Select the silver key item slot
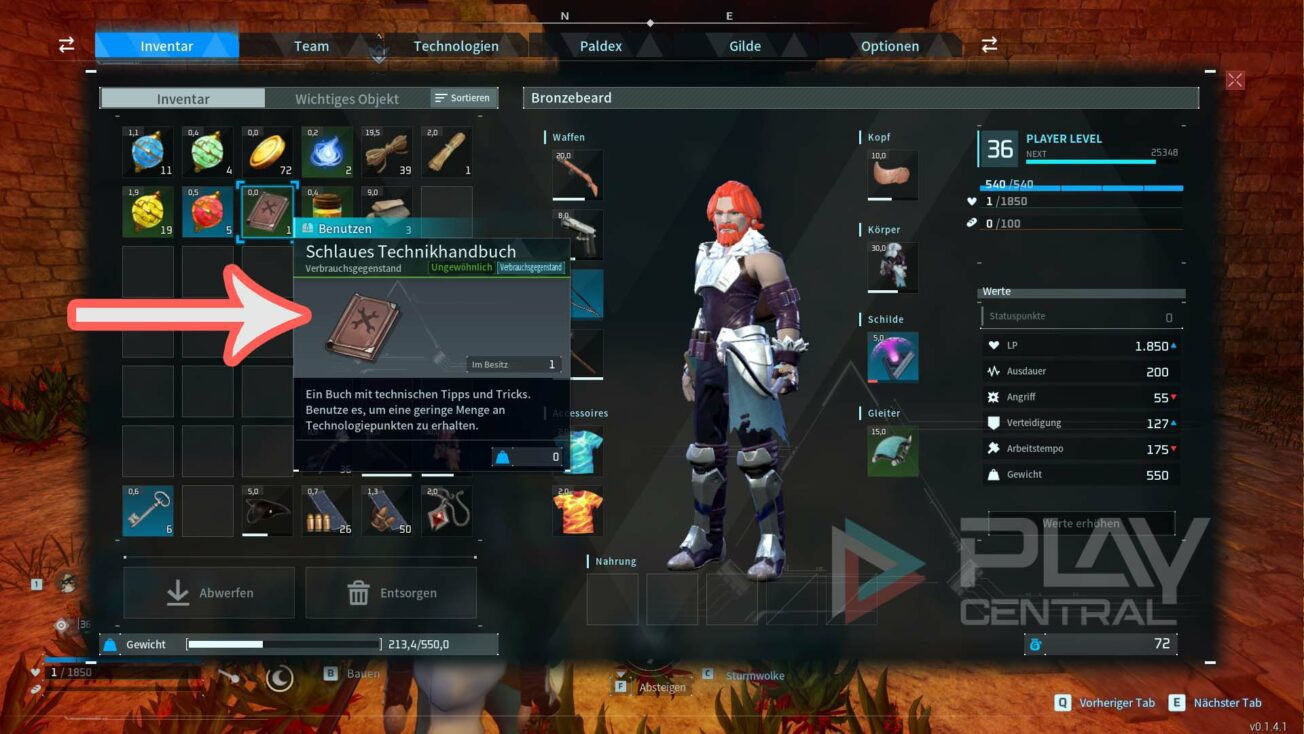1304x734 pixels. point(148,511)
